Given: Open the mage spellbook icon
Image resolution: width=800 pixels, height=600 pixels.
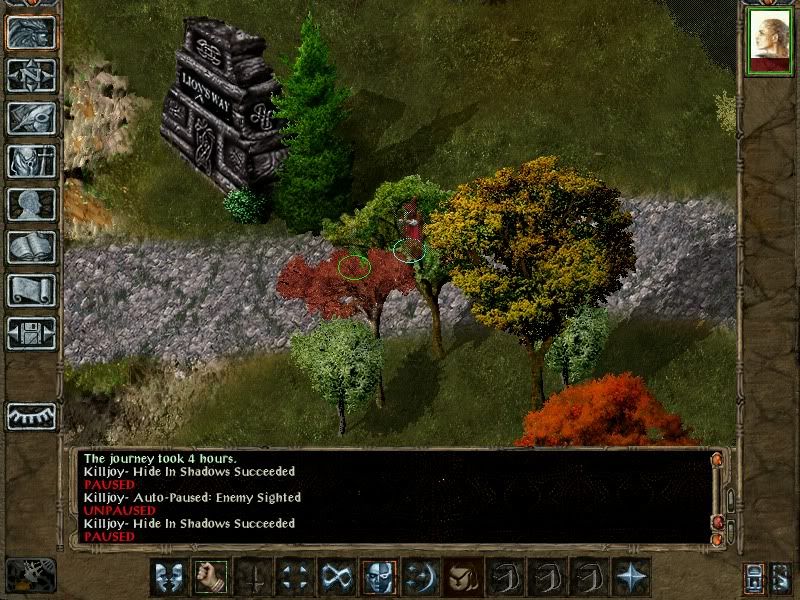Looking at the screenshot, I should point(31,247).
